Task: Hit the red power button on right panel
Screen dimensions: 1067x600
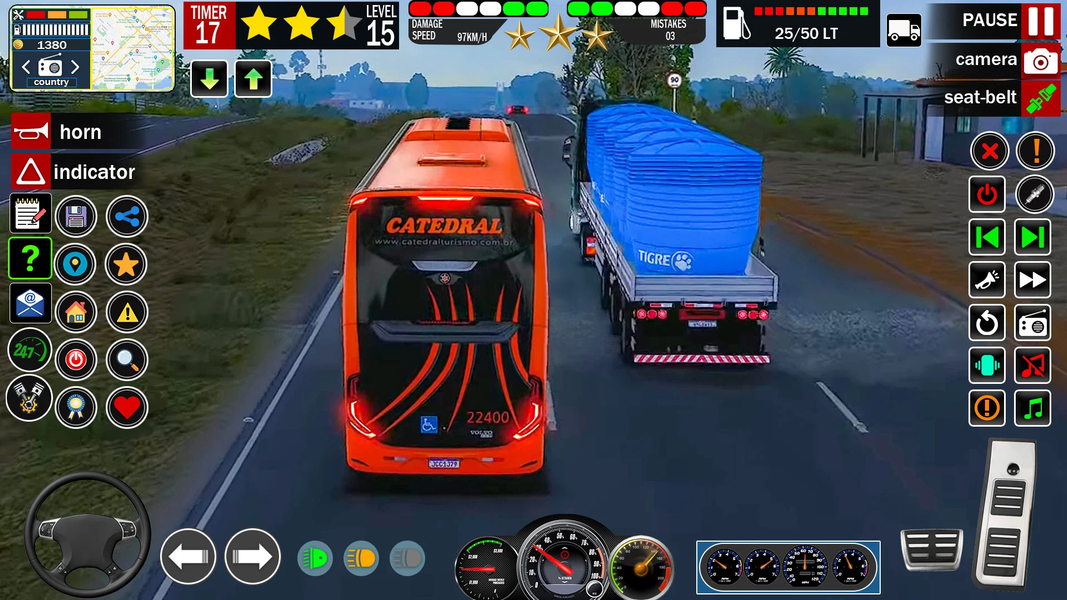Action: point(987,194)
